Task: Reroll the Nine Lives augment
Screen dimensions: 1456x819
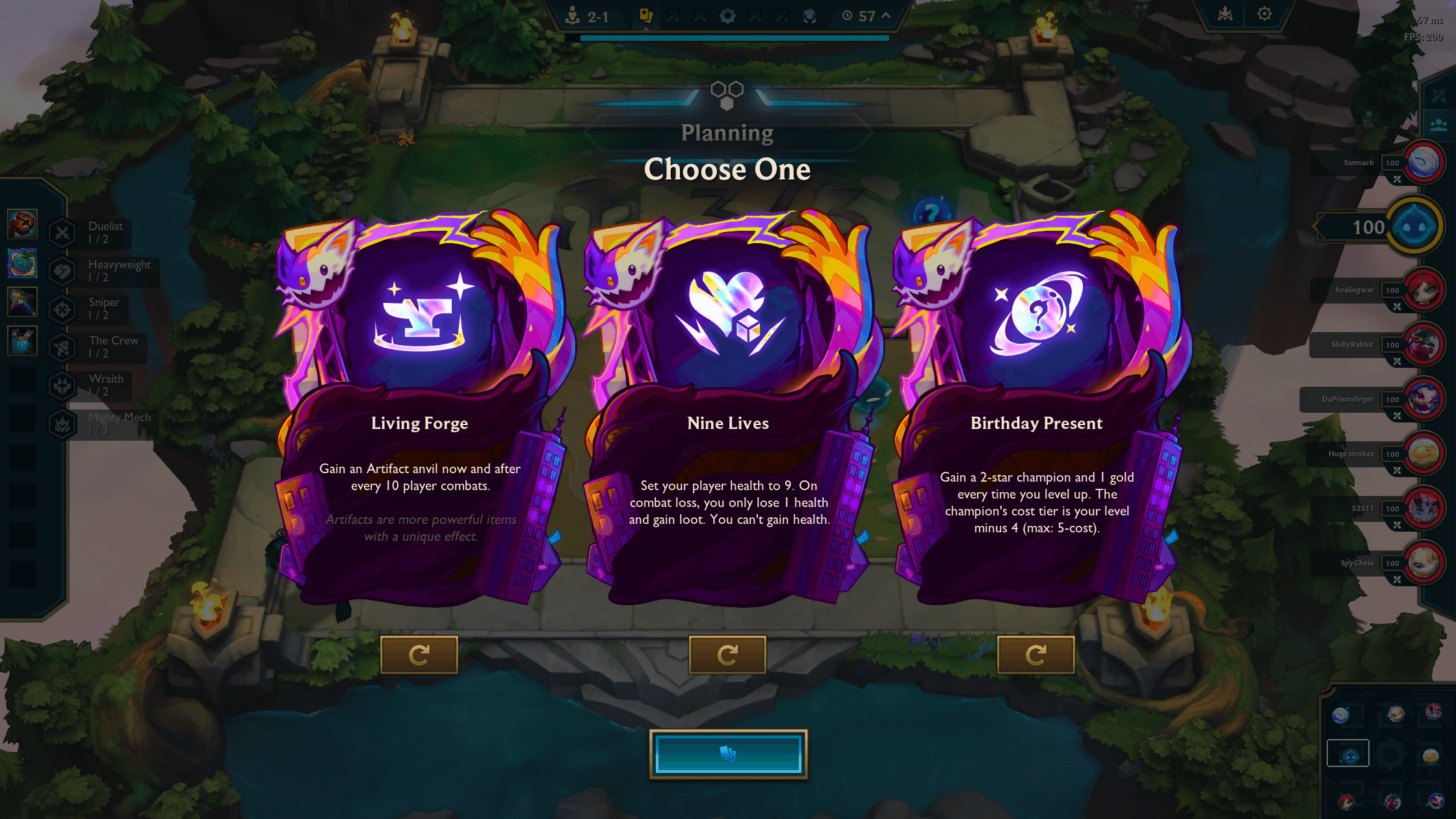Action: 728,655
